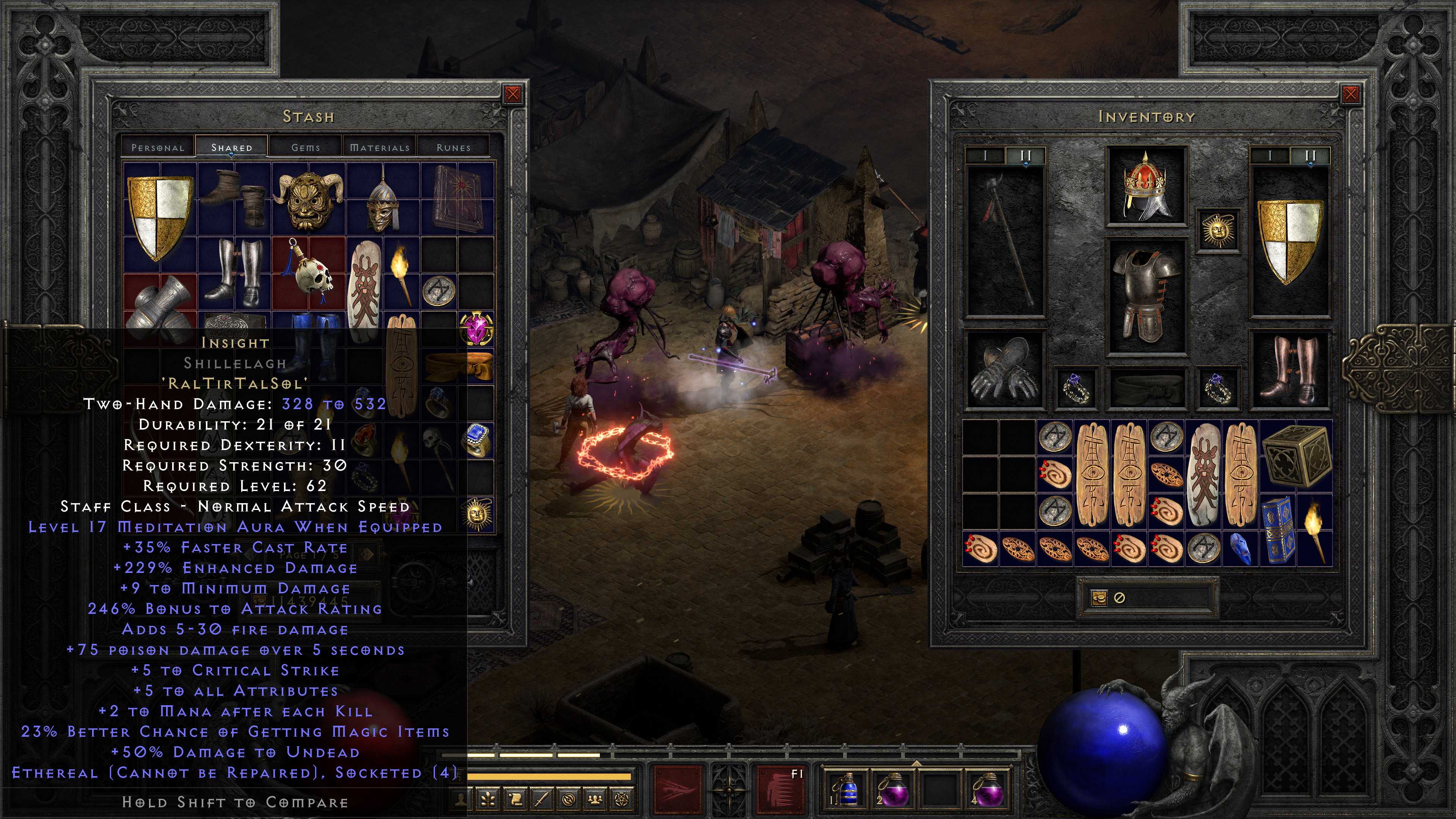
Task: Pick up the horned demon mask in stash
Action: pyautogui.click(x=309, y=199)
